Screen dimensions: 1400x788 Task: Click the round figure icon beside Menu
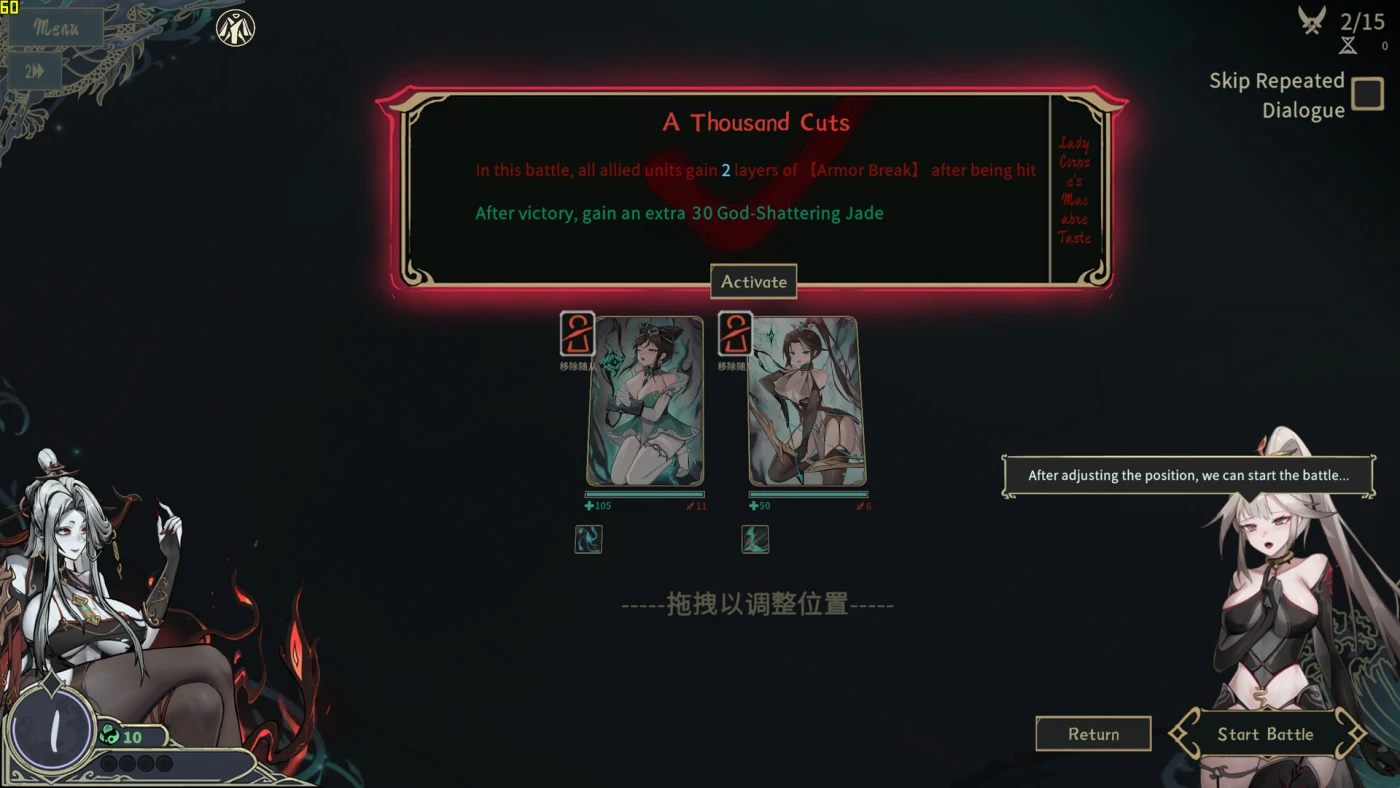[236, 28]
